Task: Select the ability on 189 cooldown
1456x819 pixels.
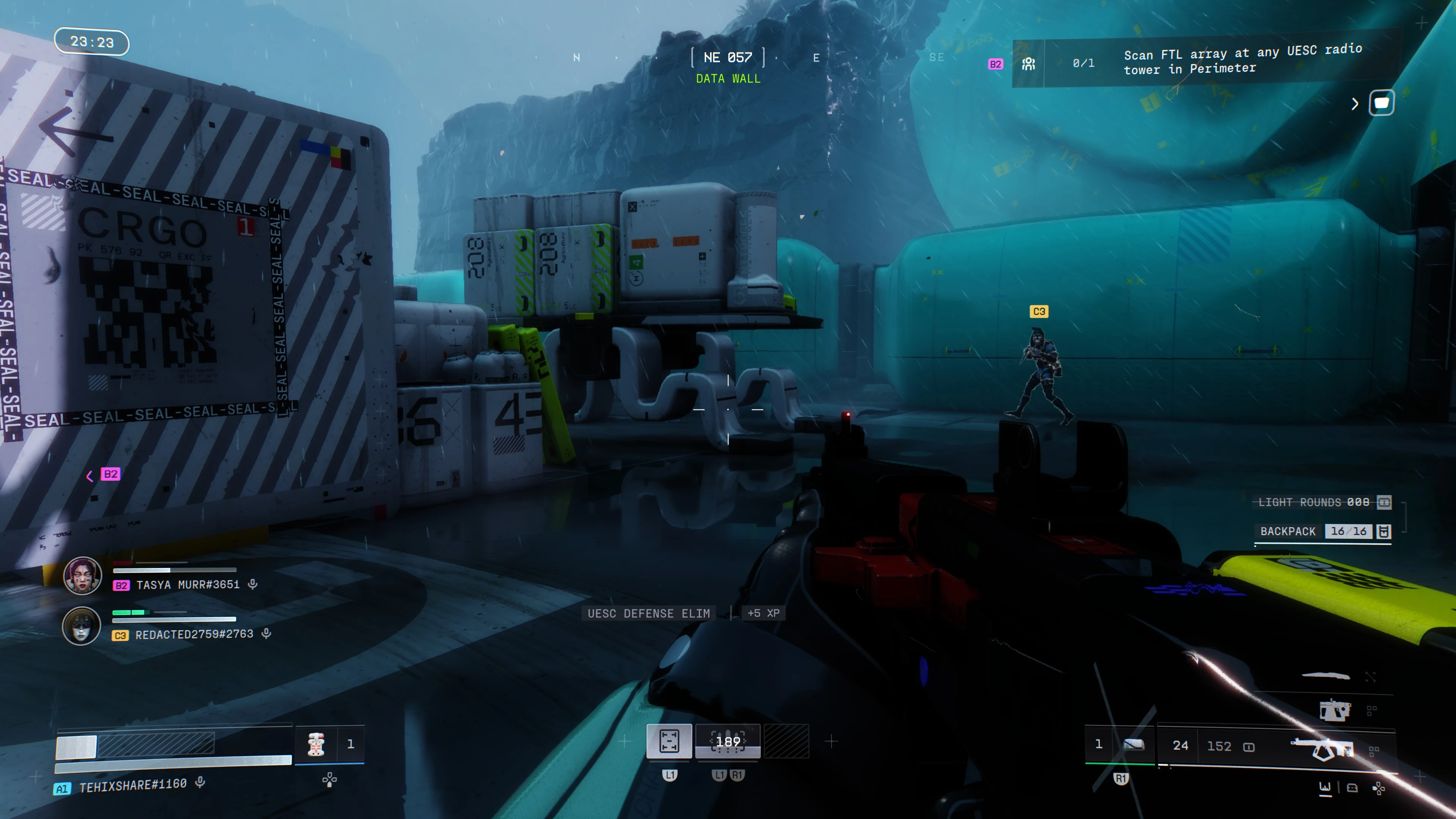Action: click(x=728, y=741)
